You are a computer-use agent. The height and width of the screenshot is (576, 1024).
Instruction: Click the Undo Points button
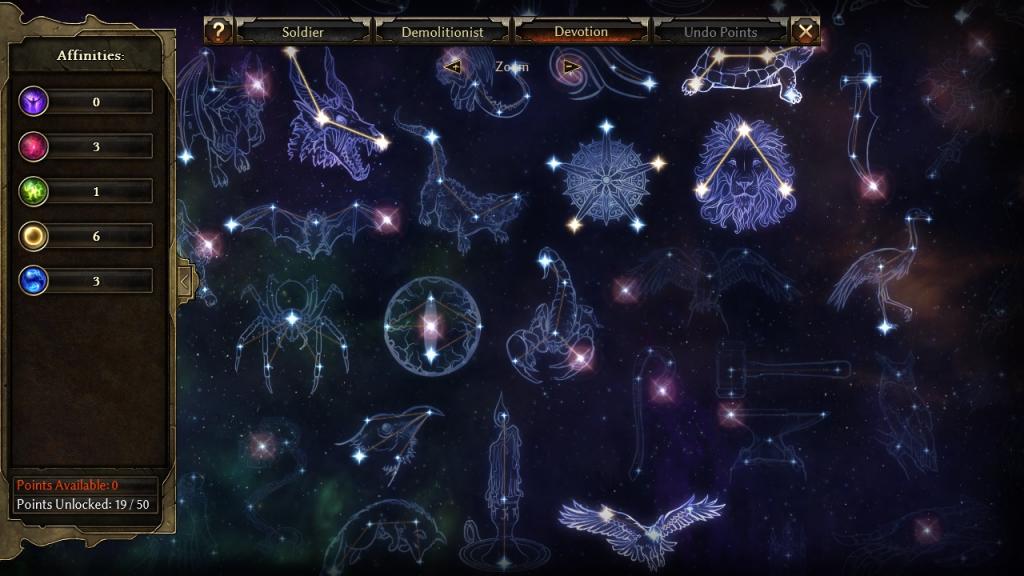point(720,32)
